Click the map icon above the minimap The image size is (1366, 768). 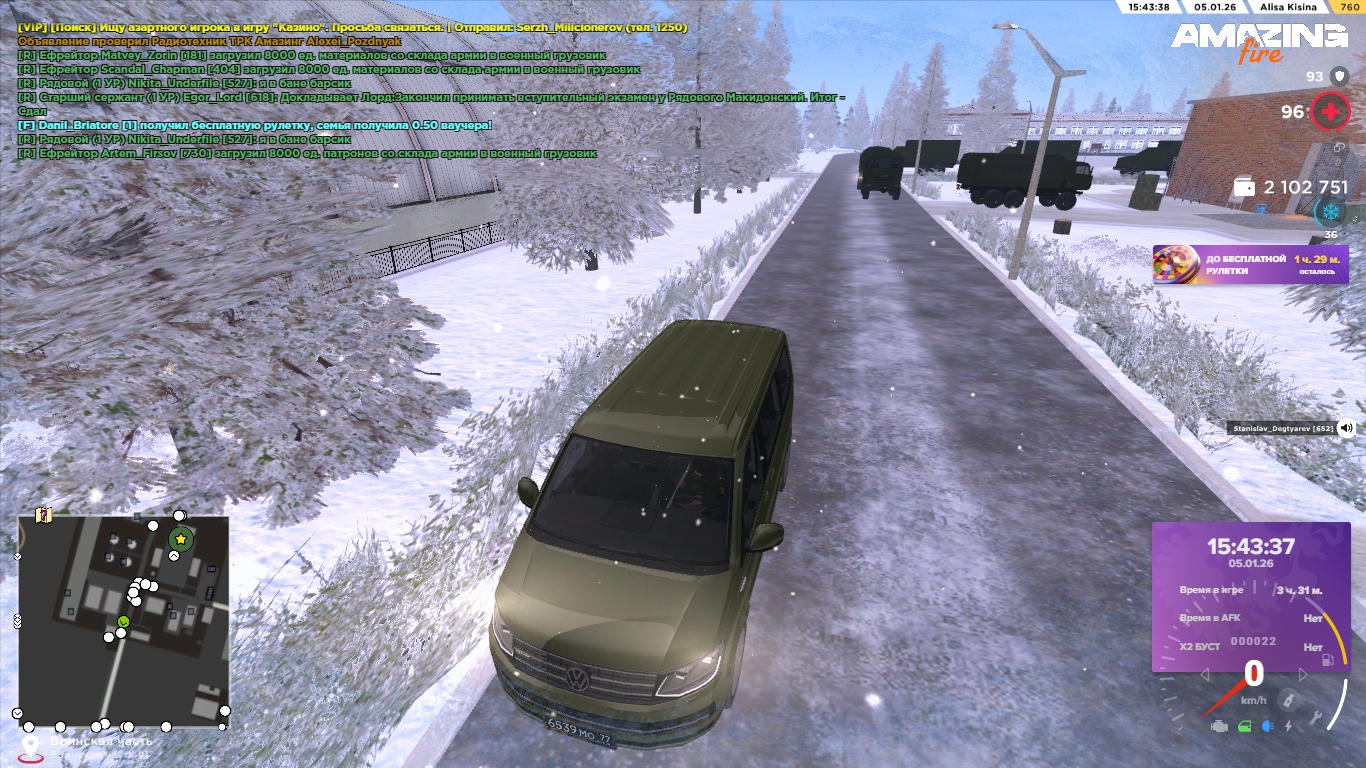click(43, 516)
